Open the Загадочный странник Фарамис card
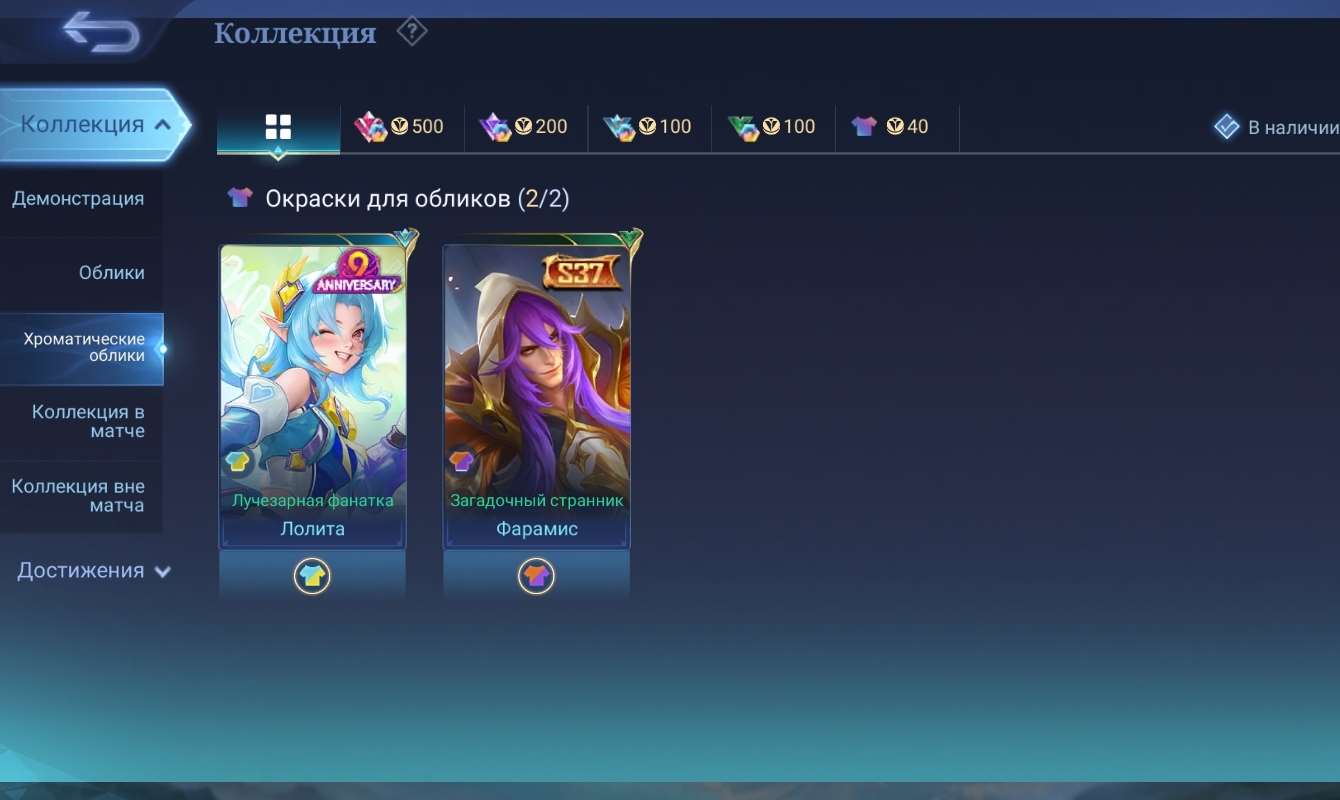Viewport: 1340px width, 800px height. click(x=536, y=390)
